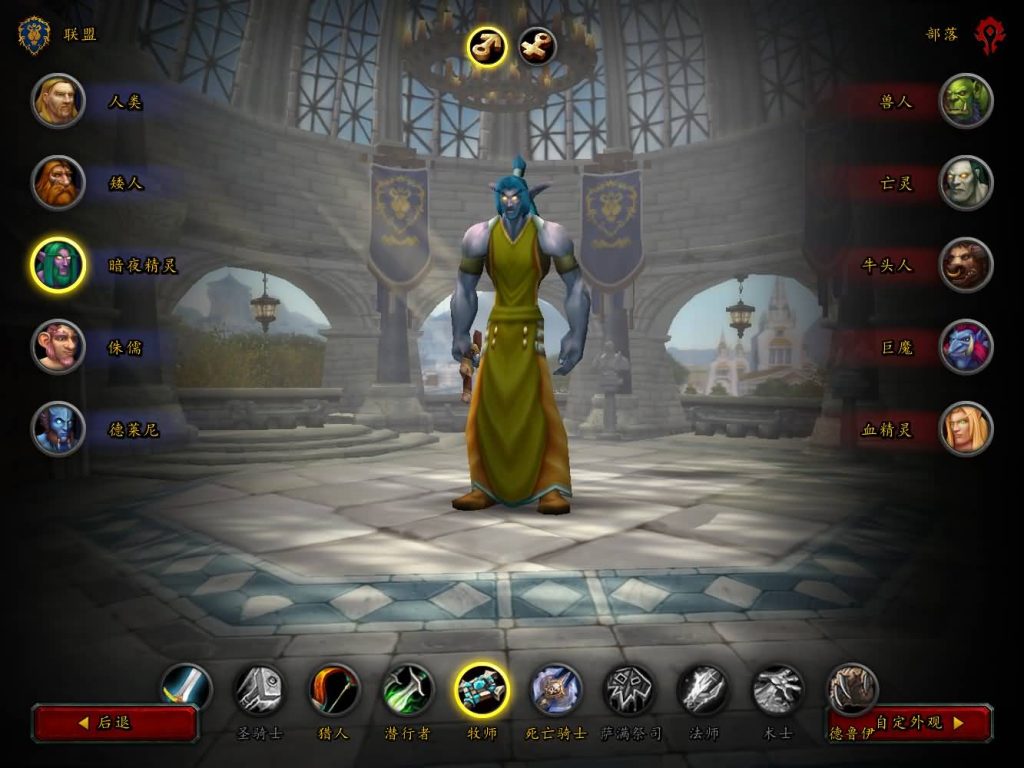Select the Shaman class icon (萨满祭司)
Image resolution: width=1024 pixels, height=768 pixels.
pos(630,690)
